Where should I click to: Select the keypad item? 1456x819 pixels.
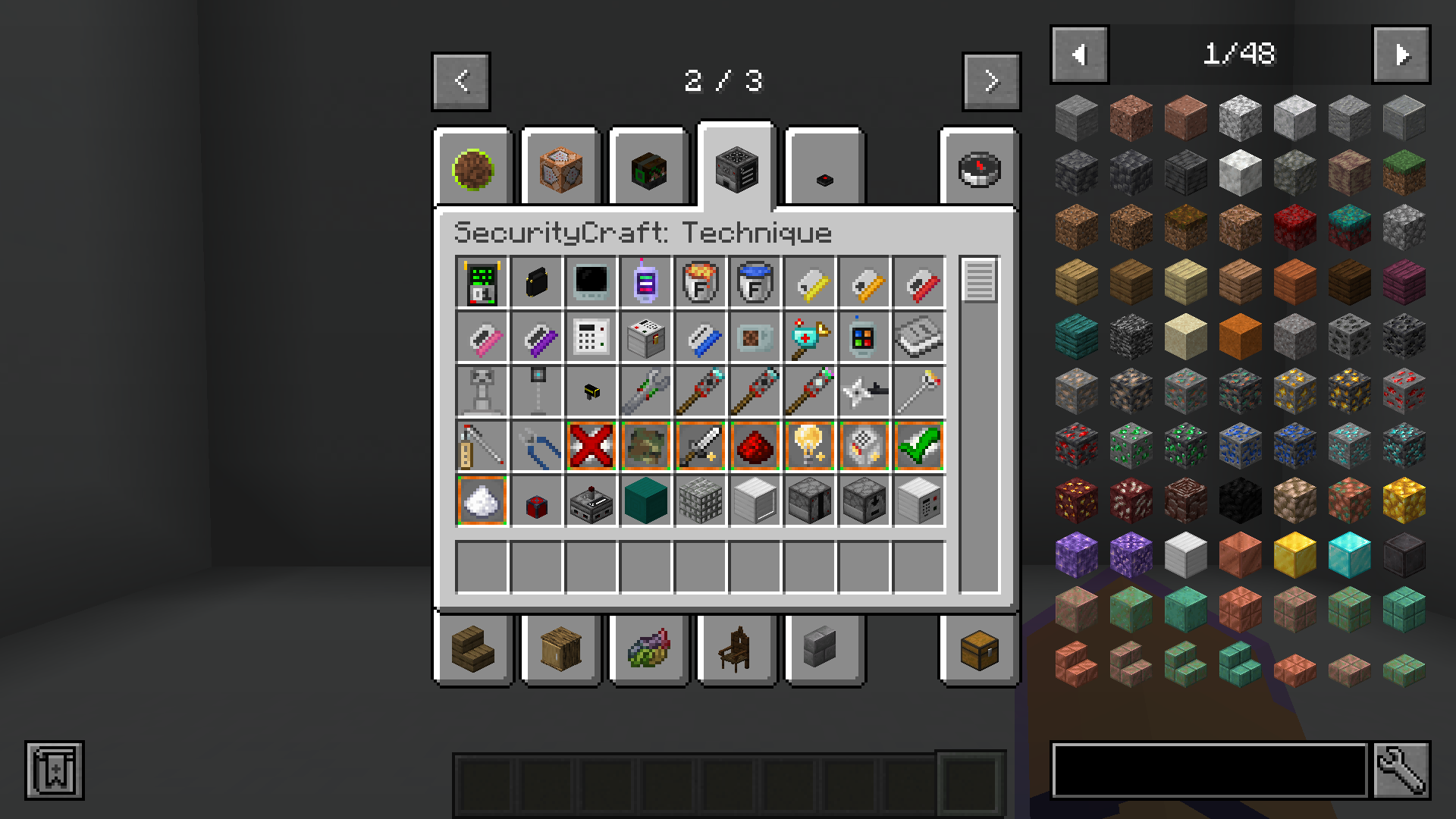point(591,336)
